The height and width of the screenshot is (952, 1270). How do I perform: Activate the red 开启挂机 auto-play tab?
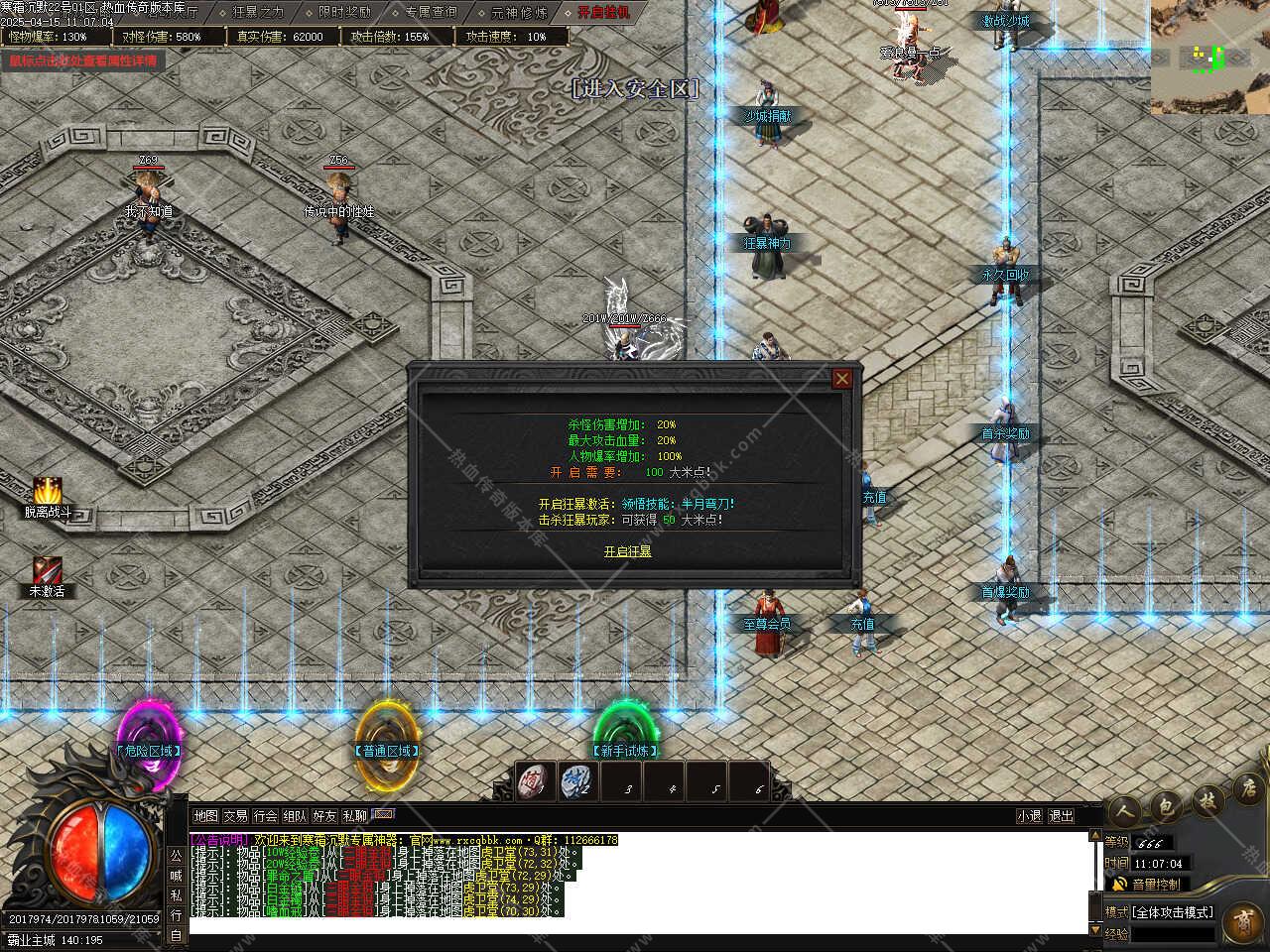[x=603, y=12]
